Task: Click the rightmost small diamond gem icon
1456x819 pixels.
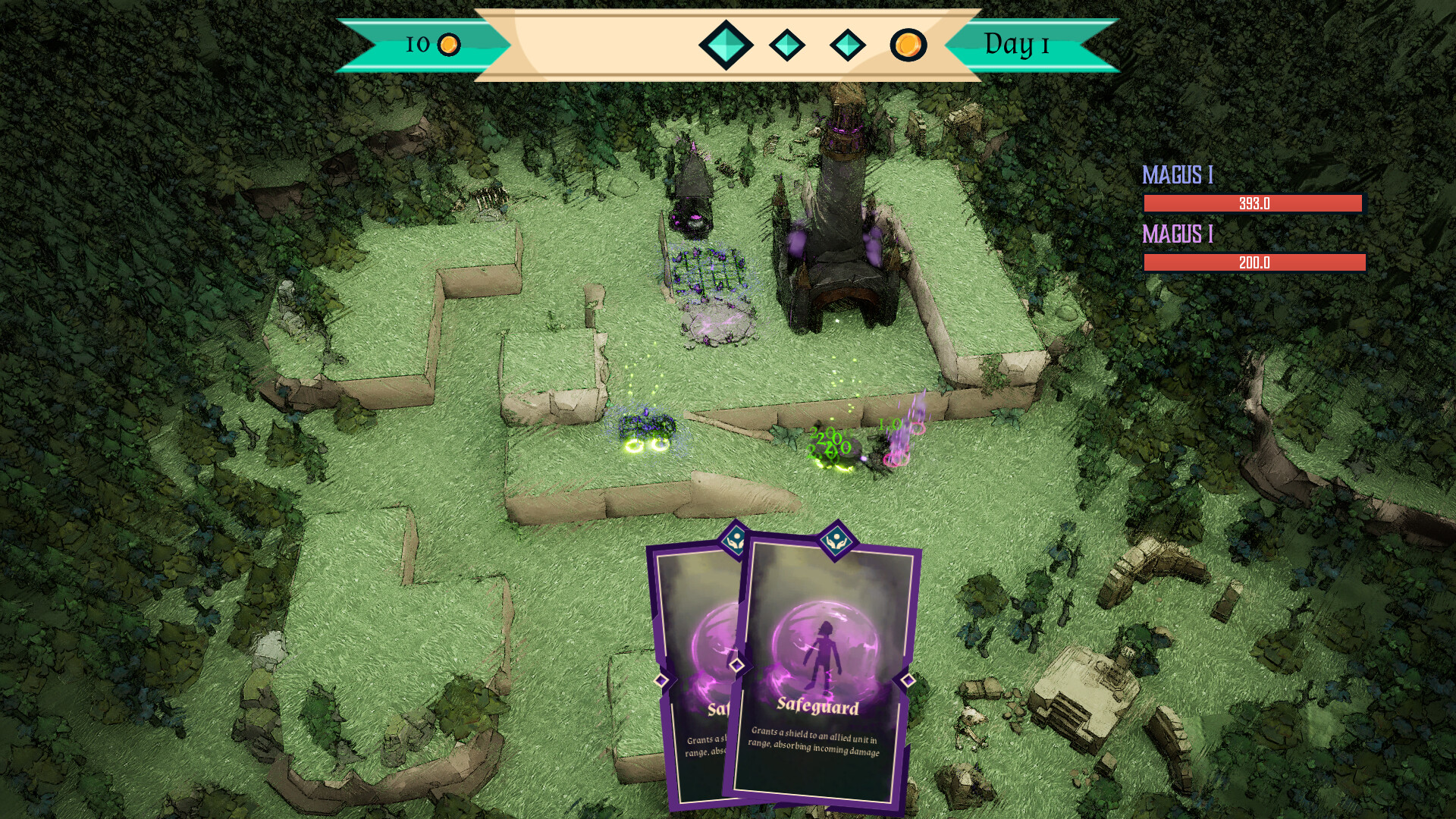Action: click(x=848, y=45)
